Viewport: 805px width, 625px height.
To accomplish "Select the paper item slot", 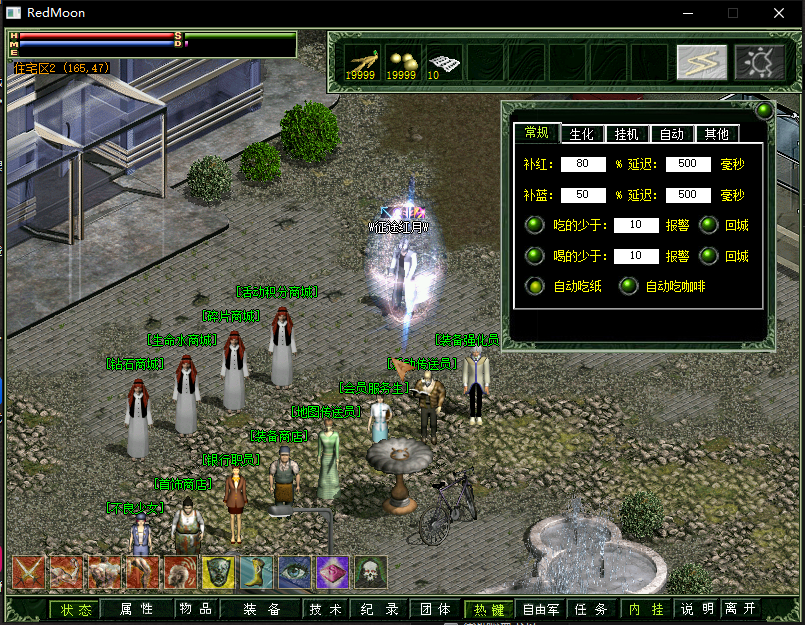I will [x=442, y=62].
